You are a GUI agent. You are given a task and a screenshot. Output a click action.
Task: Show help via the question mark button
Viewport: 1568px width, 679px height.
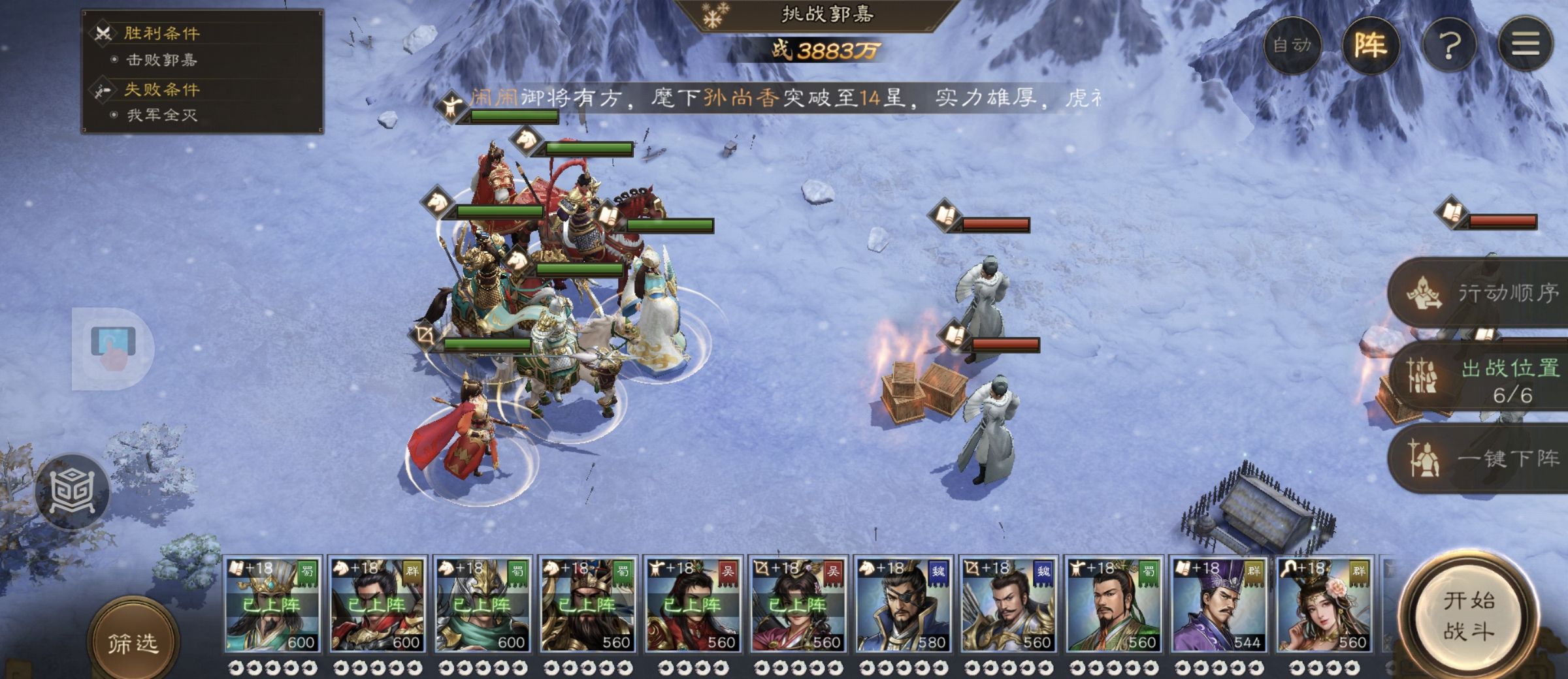click(1449, 44)
